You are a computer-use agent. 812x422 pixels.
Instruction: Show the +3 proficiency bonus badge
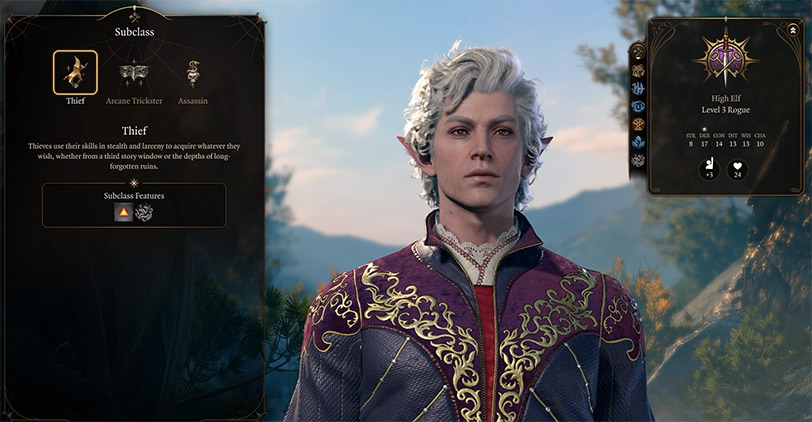pos(709,169)
